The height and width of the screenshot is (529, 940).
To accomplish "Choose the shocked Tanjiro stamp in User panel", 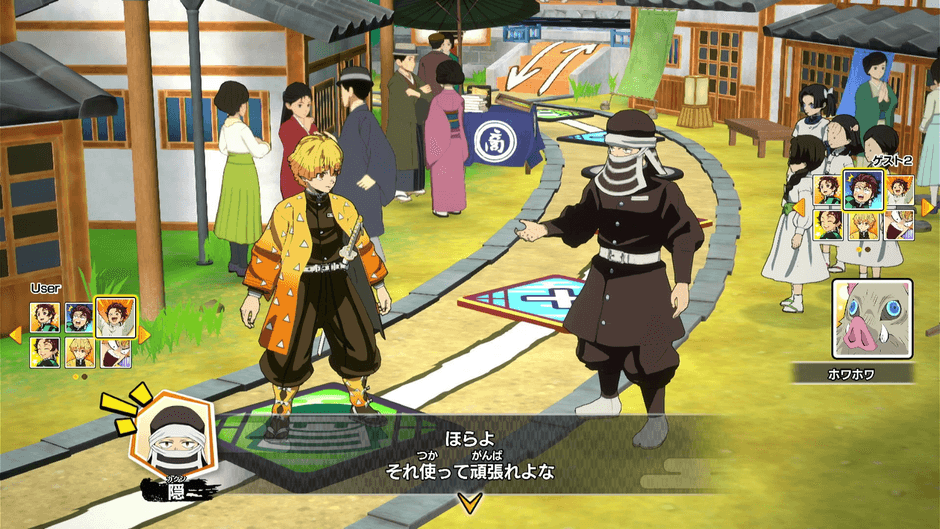I will (79, 318).
